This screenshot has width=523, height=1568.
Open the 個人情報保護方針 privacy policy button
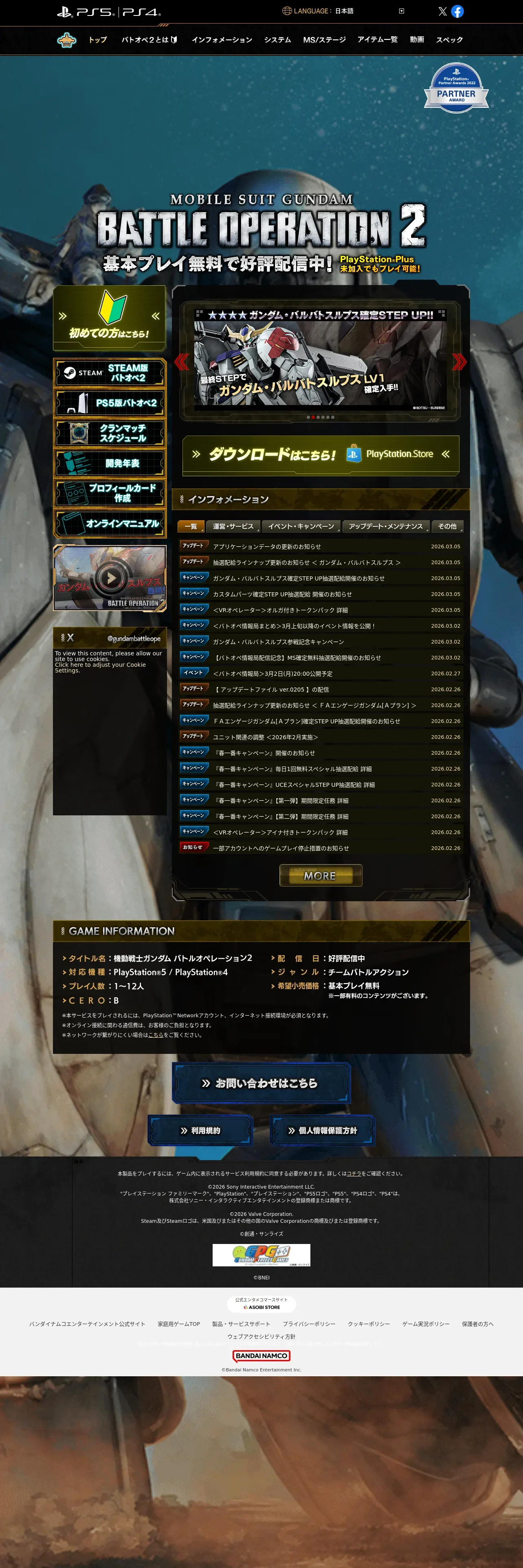click(x=322, y=1130)
